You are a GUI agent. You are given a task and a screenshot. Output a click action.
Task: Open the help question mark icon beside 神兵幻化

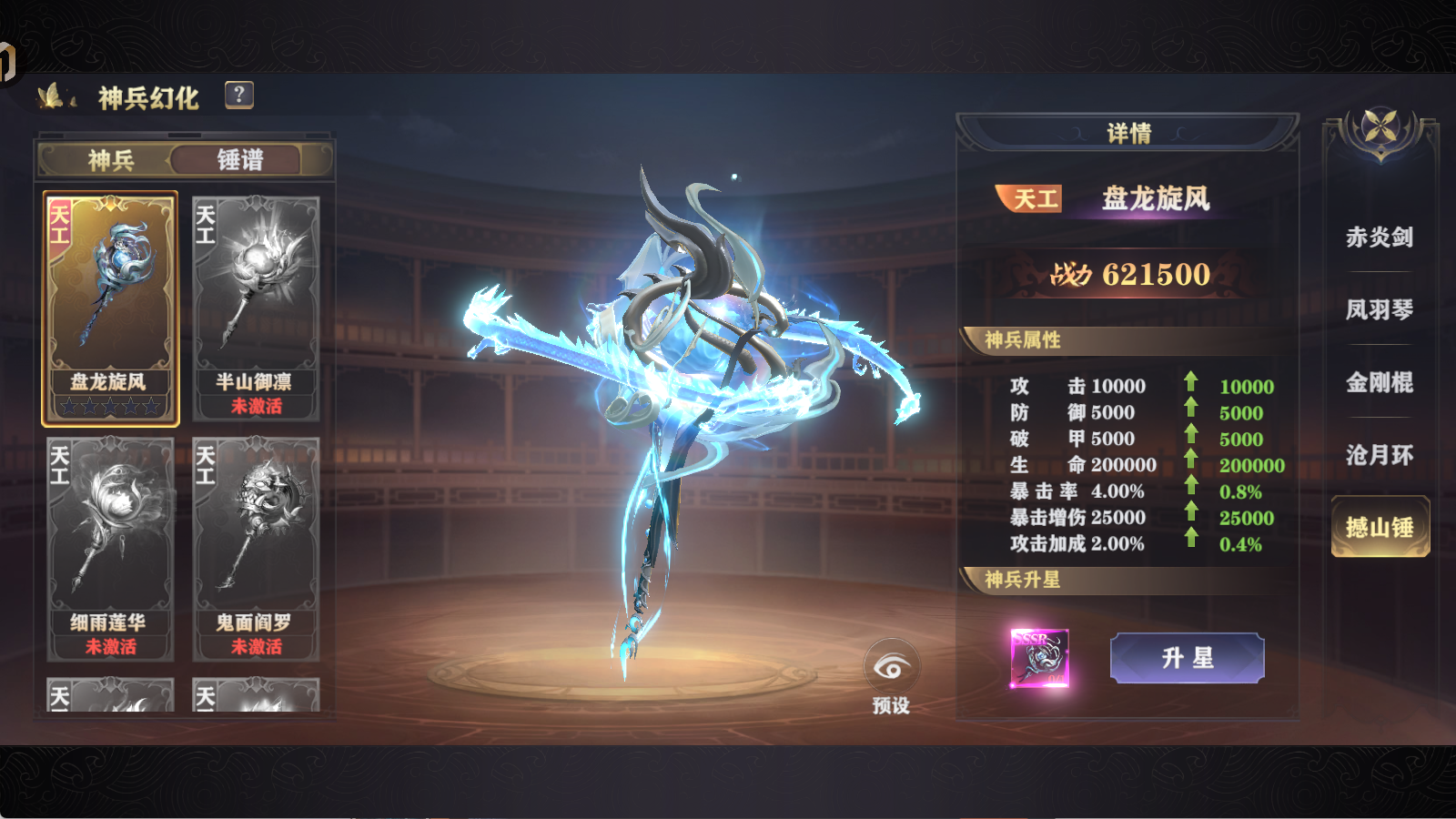(x=238, y=95)
